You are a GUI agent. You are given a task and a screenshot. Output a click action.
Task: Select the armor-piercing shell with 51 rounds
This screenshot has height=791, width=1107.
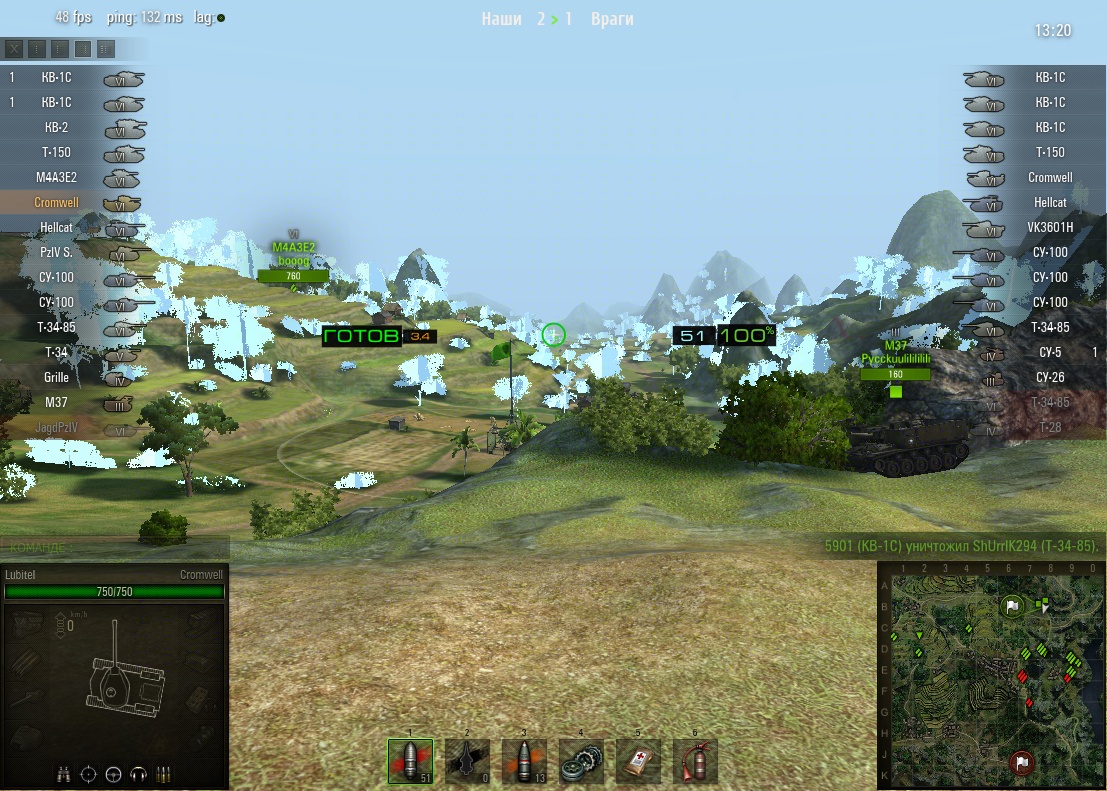(411, 761)
